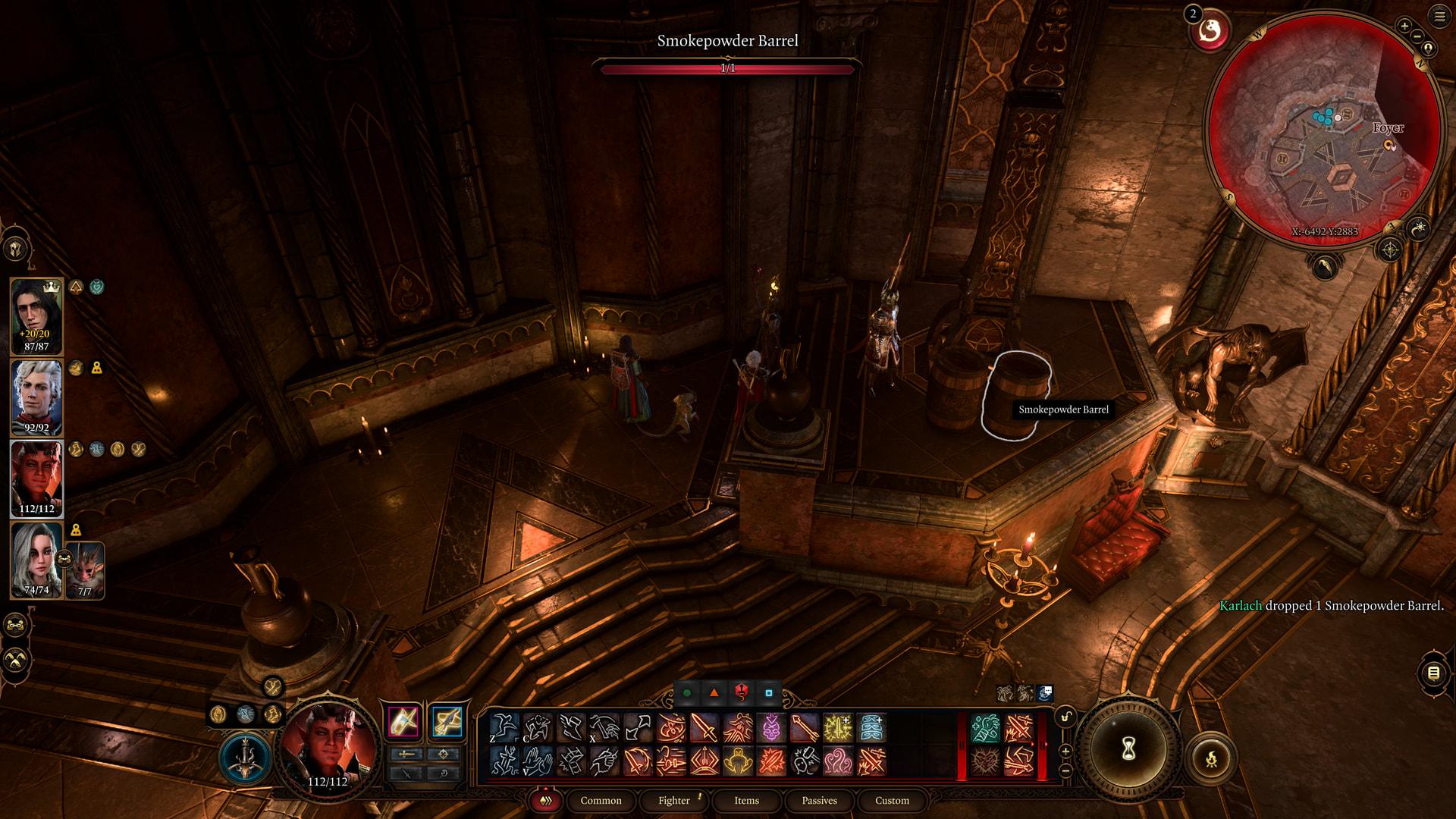Zoom out the minimap

[1417, 36]
